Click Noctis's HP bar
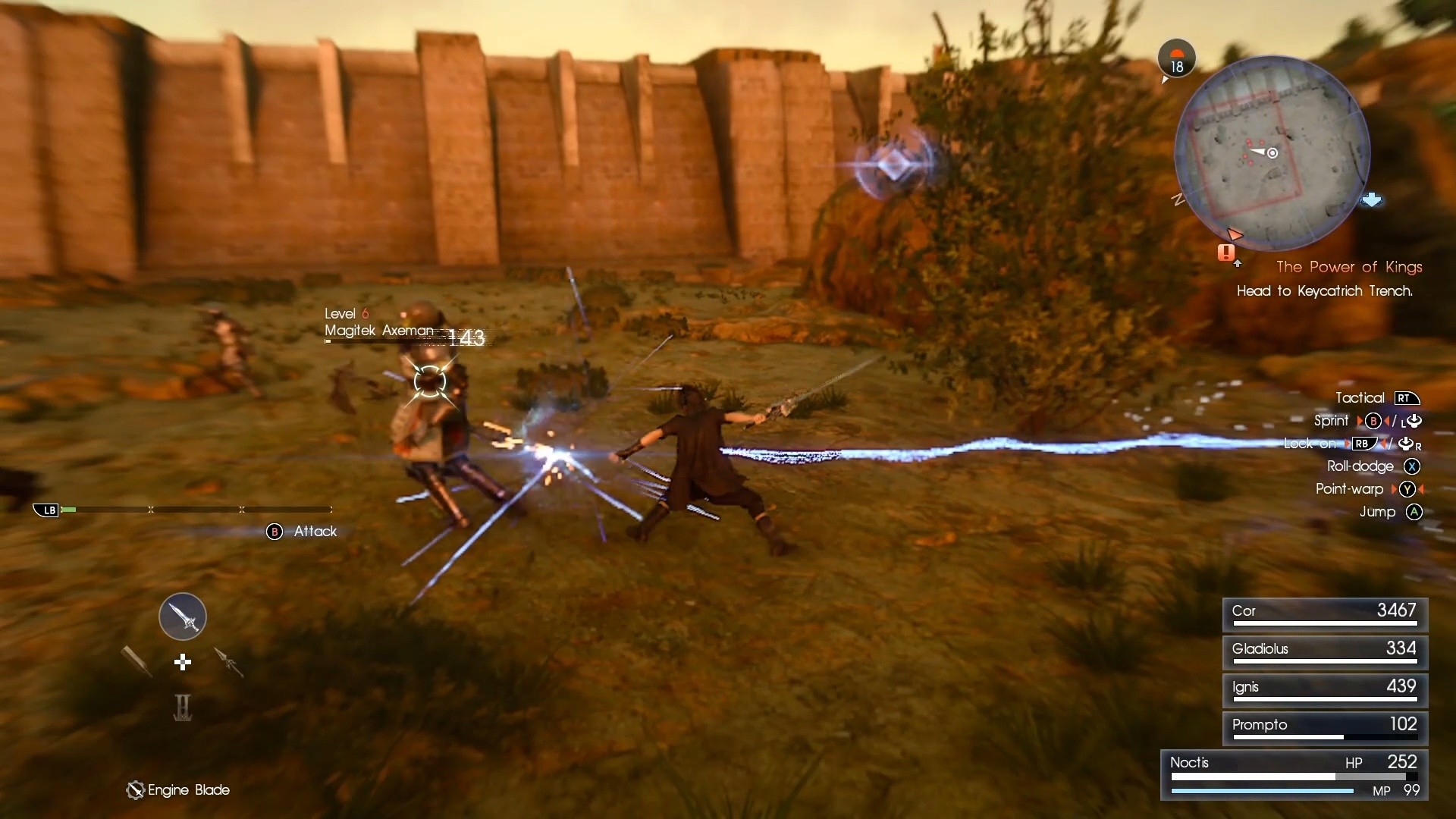 click(1292, 777)
